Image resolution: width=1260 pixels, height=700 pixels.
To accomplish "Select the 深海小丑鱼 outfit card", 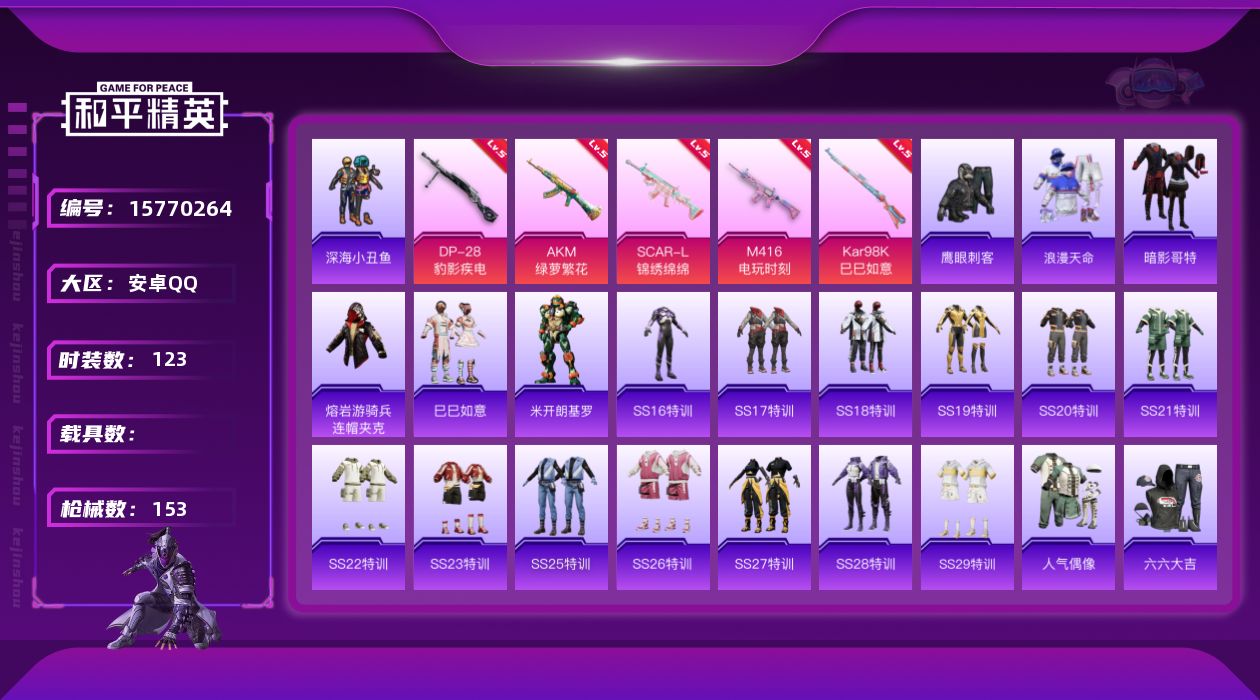I will coord(358,211).
